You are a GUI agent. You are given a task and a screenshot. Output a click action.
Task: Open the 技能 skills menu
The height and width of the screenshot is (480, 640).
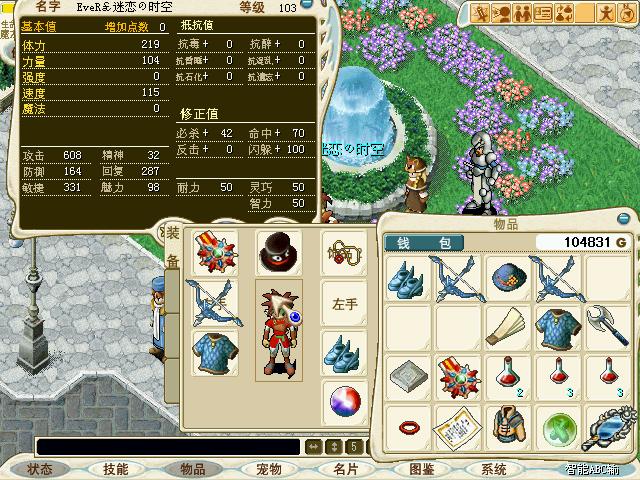point(116,468)
